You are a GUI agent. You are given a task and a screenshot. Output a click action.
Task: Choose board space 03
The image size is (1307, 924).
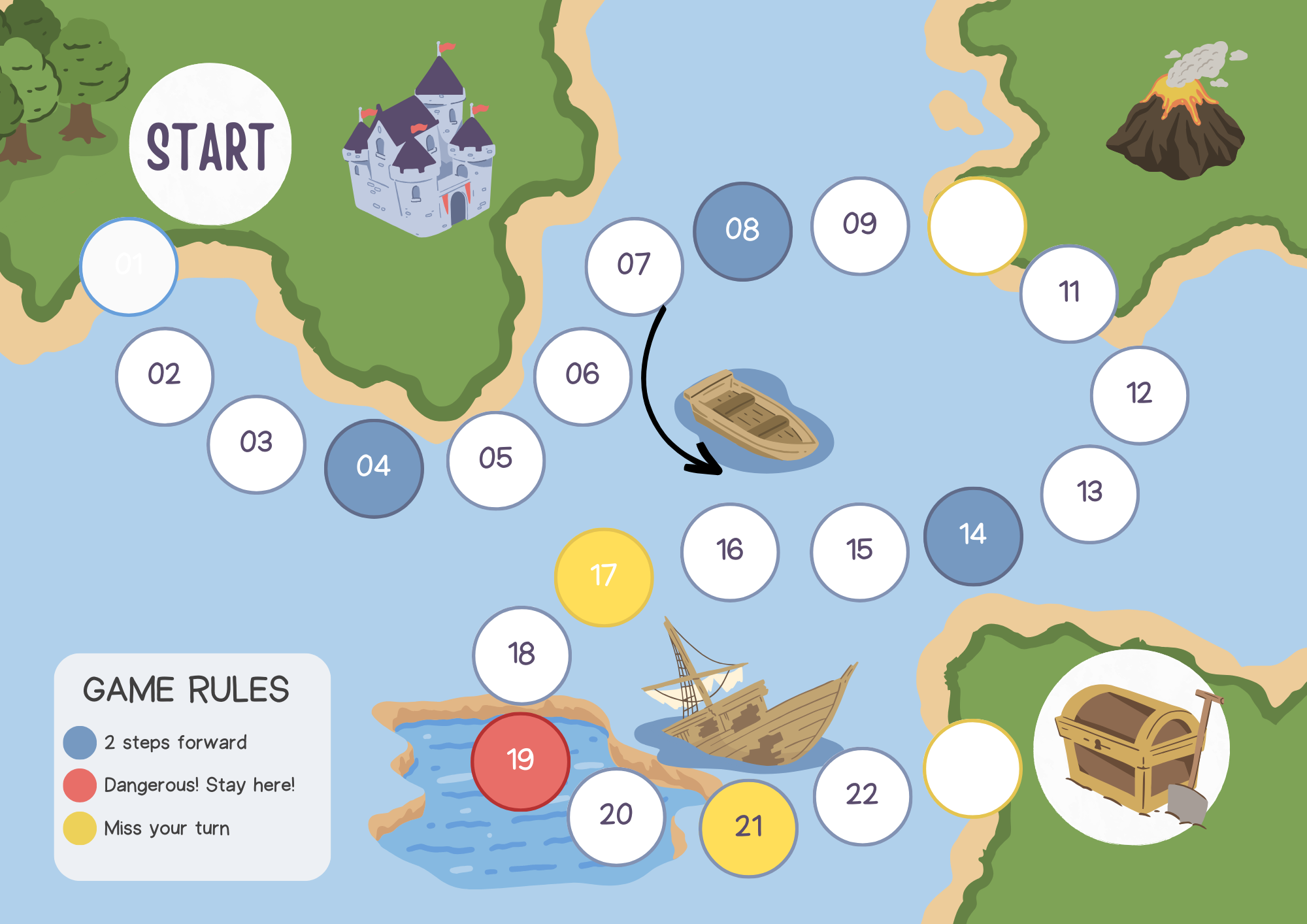tap(256, 444)
